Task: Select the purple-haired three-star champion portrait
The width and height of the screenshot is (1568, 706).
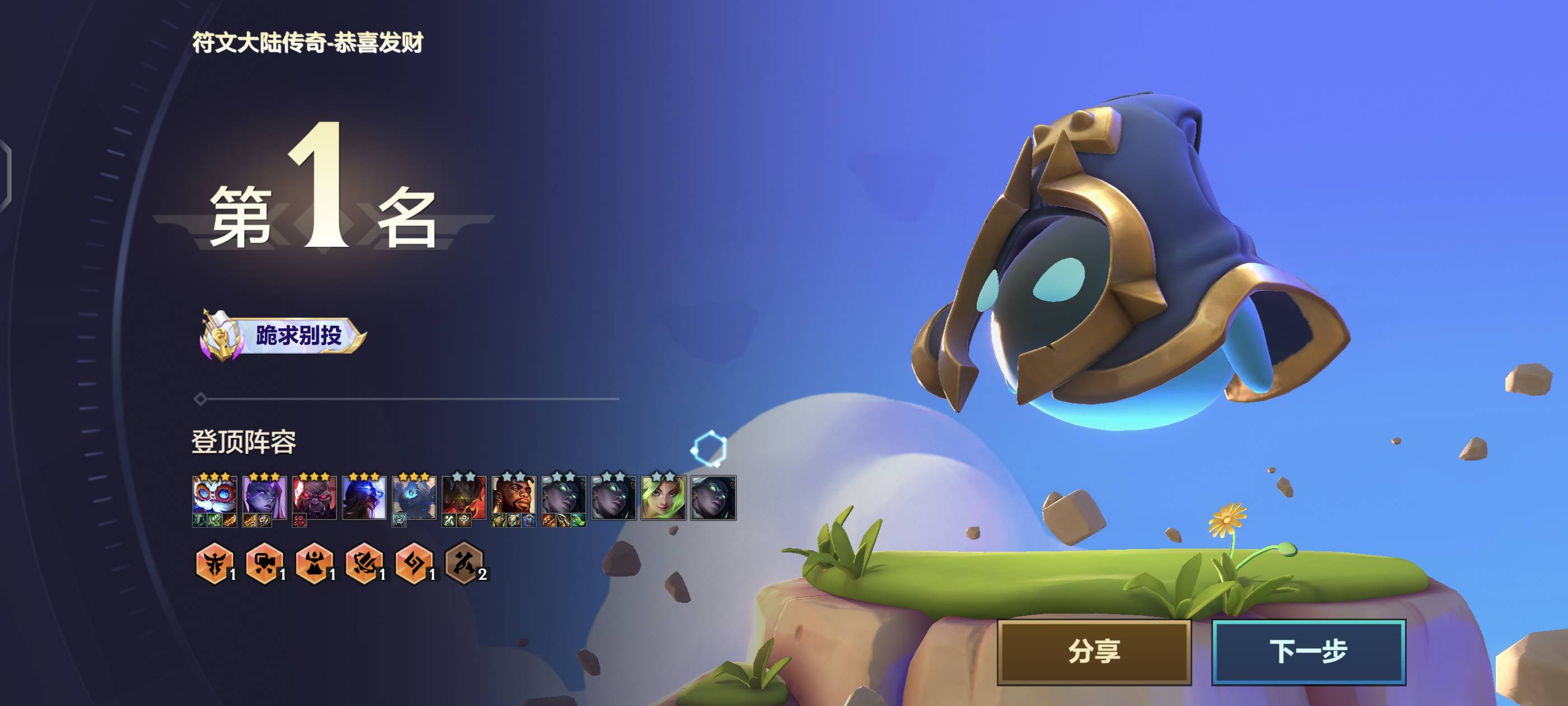Action: click(x=264, y=496)
